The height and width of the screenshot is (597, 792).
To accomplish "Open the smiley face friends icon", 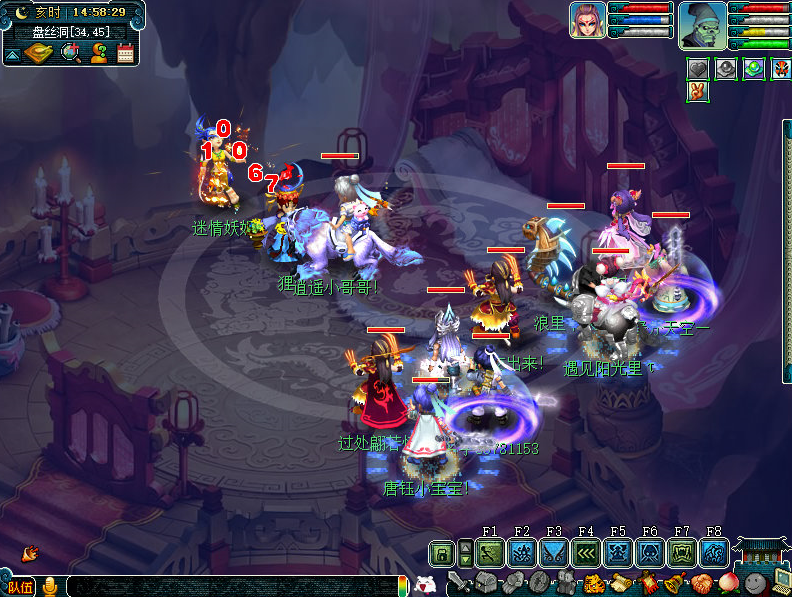I will click(x=755, y=581).
